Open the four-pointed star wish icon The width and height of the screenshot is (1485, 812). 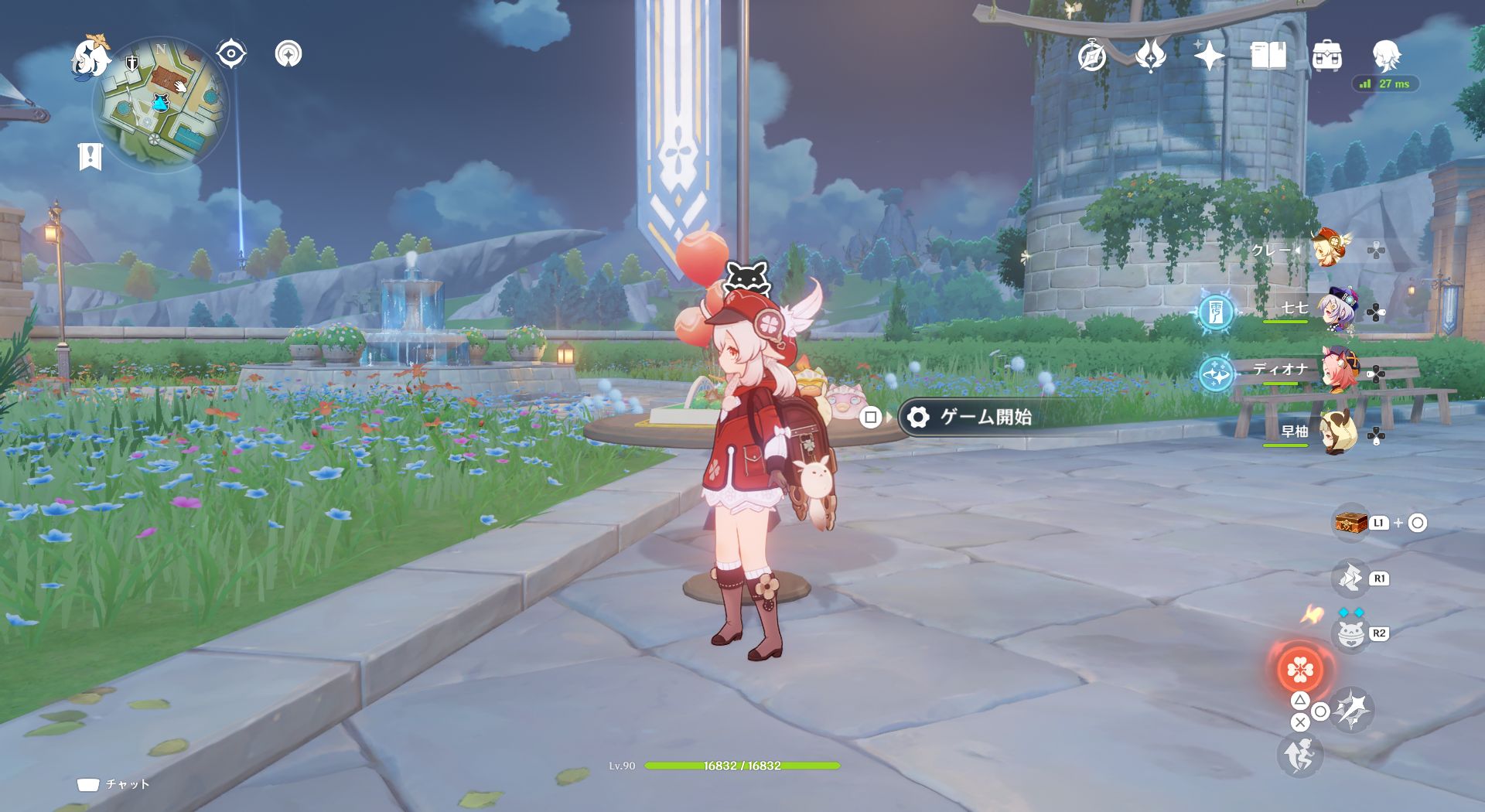pos(1209,56)
